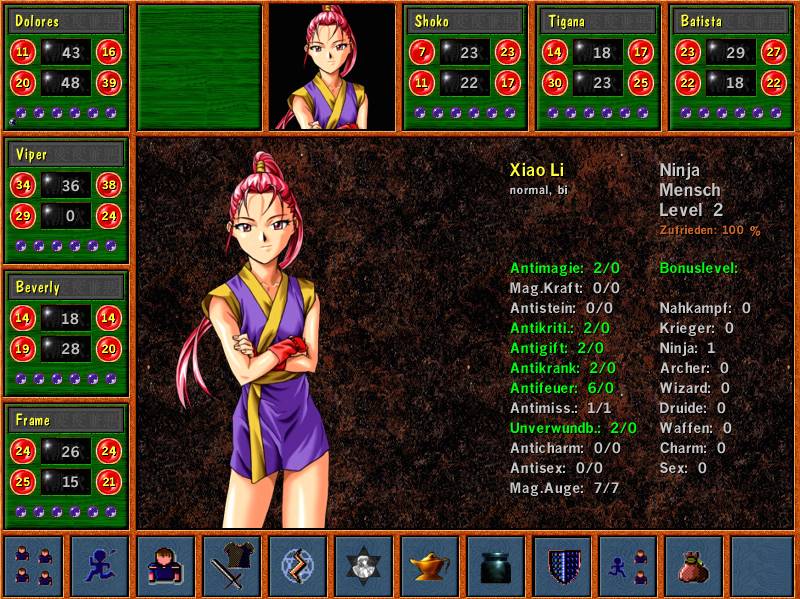Click Xiao Li's small portrait thumbnail
The width and height of the screenshot is (800, 599).
click(x=332, y=67)
